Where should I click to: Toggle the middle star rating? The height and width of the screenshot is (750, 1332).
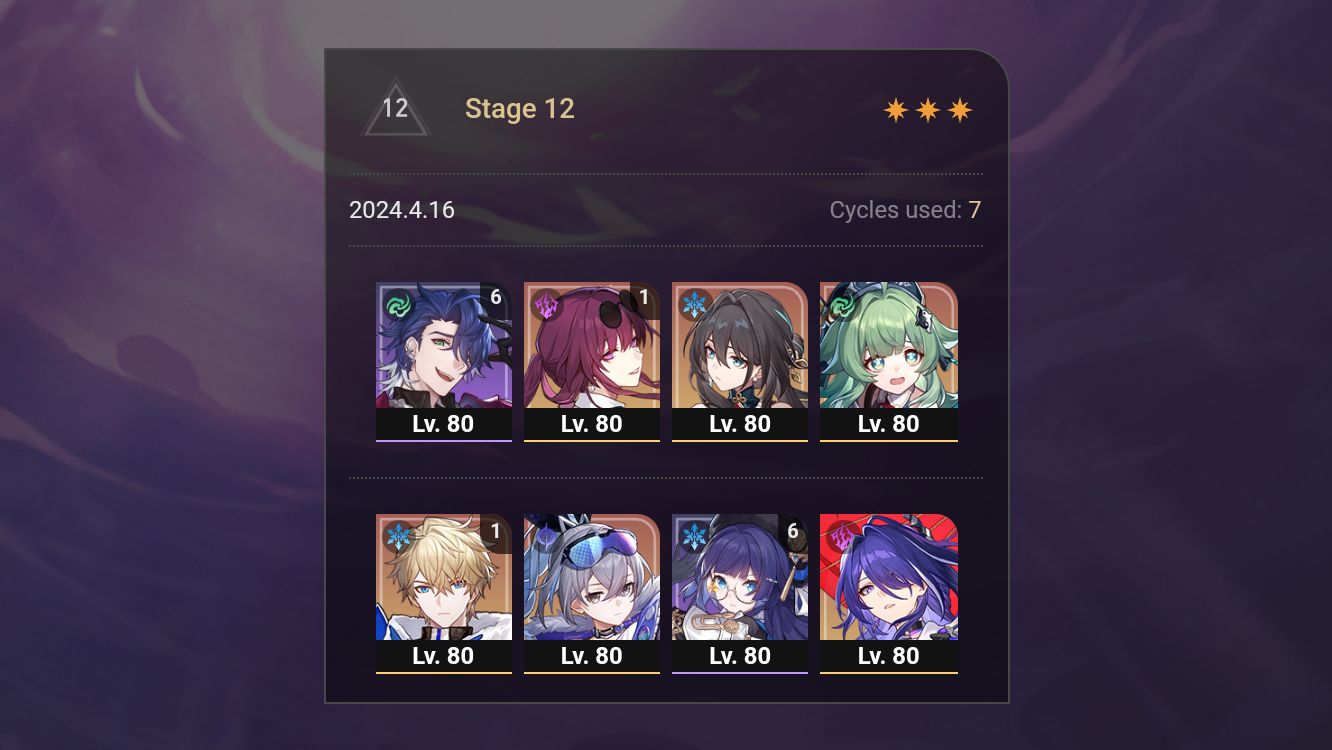coord(928,108)
